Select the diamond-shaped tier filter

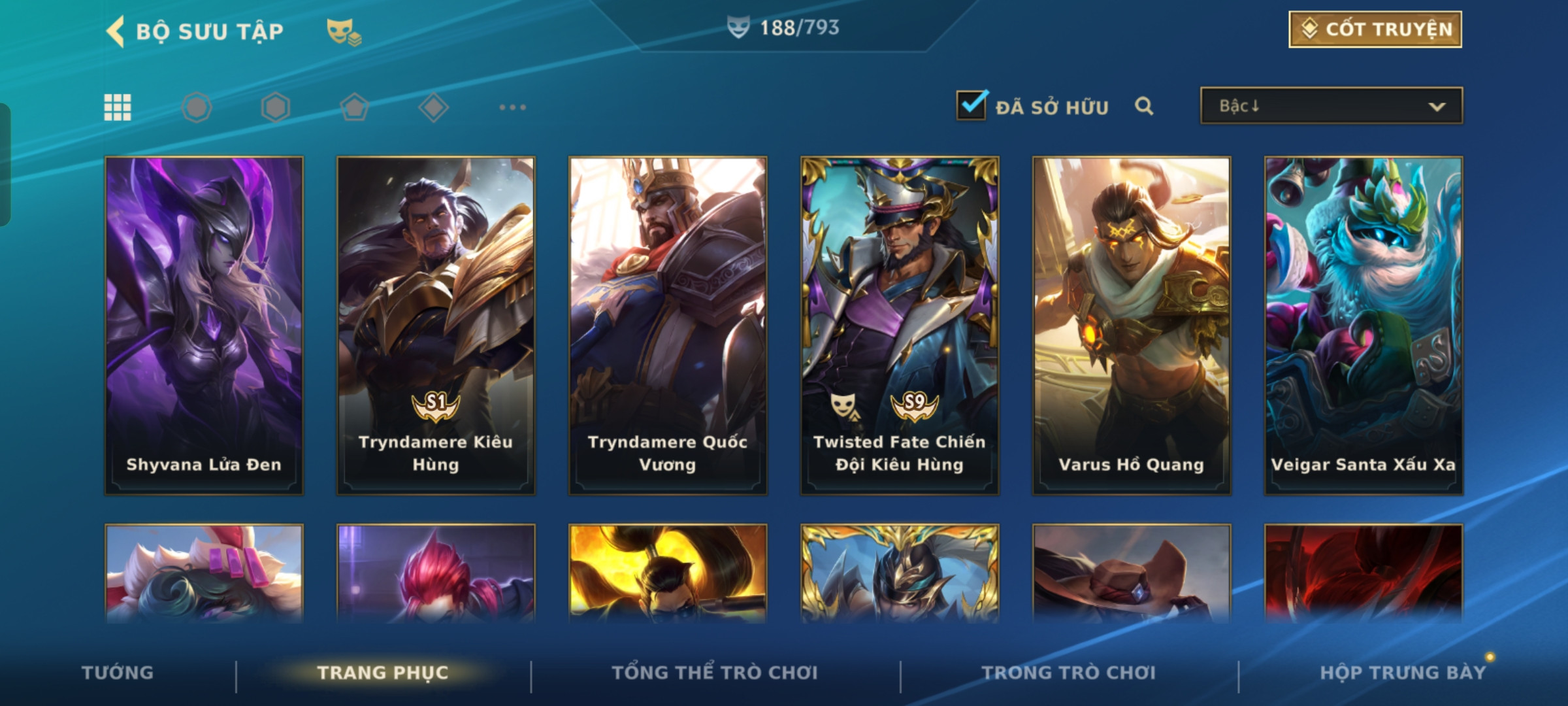(433, 107)
